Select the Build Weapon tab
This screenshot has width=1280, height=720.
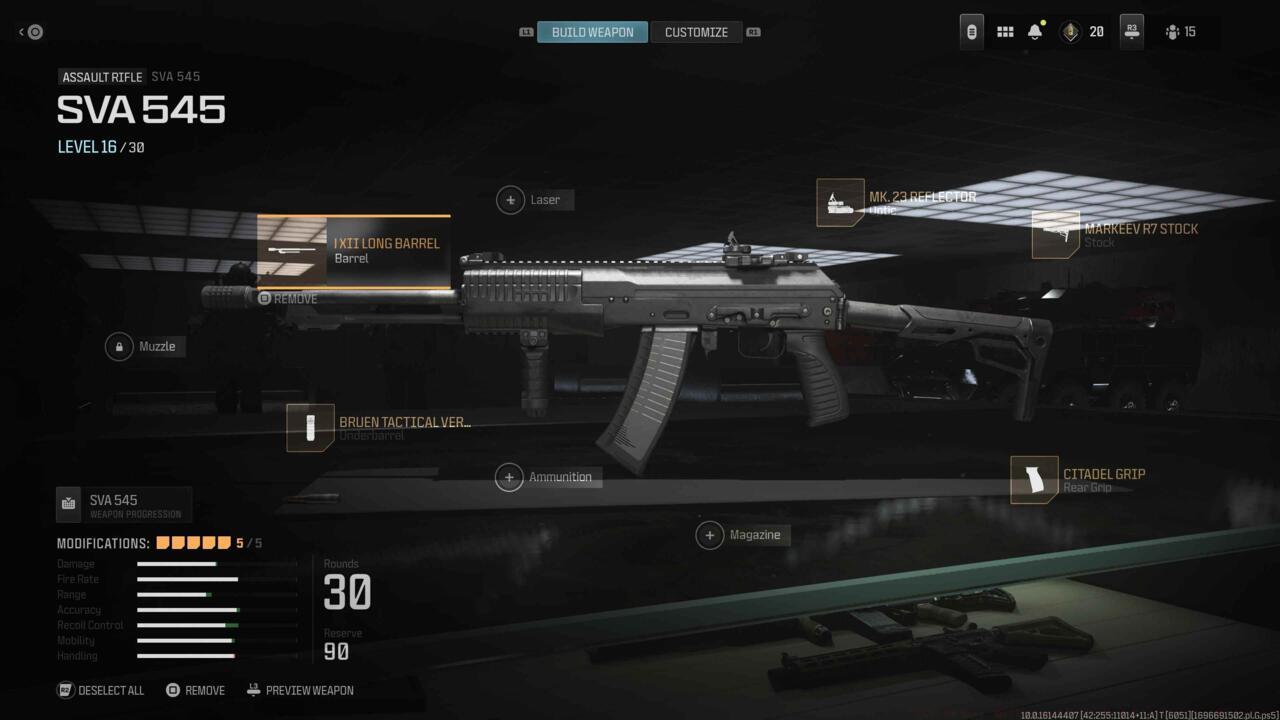coord(592,31)
